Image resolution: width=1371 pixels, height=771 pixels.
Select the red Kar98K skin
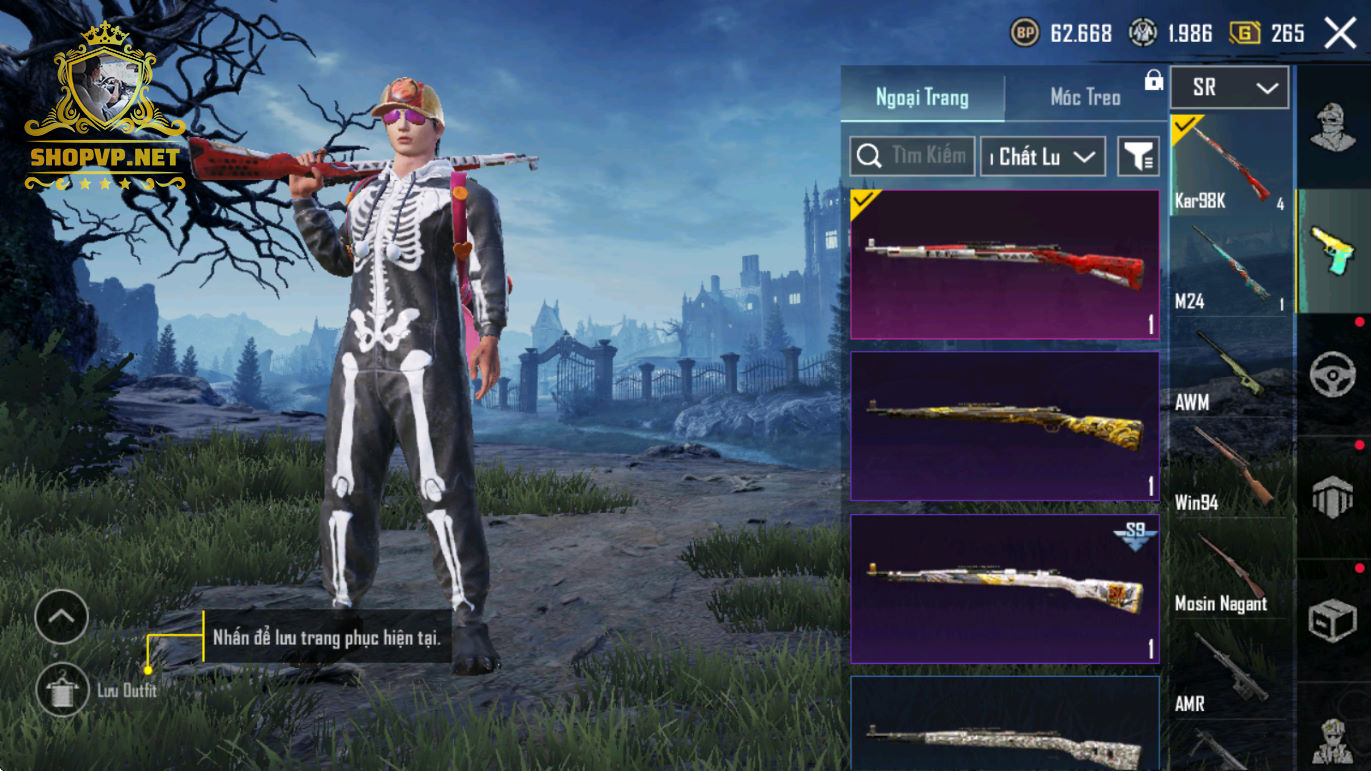(x=1004, y=265)
